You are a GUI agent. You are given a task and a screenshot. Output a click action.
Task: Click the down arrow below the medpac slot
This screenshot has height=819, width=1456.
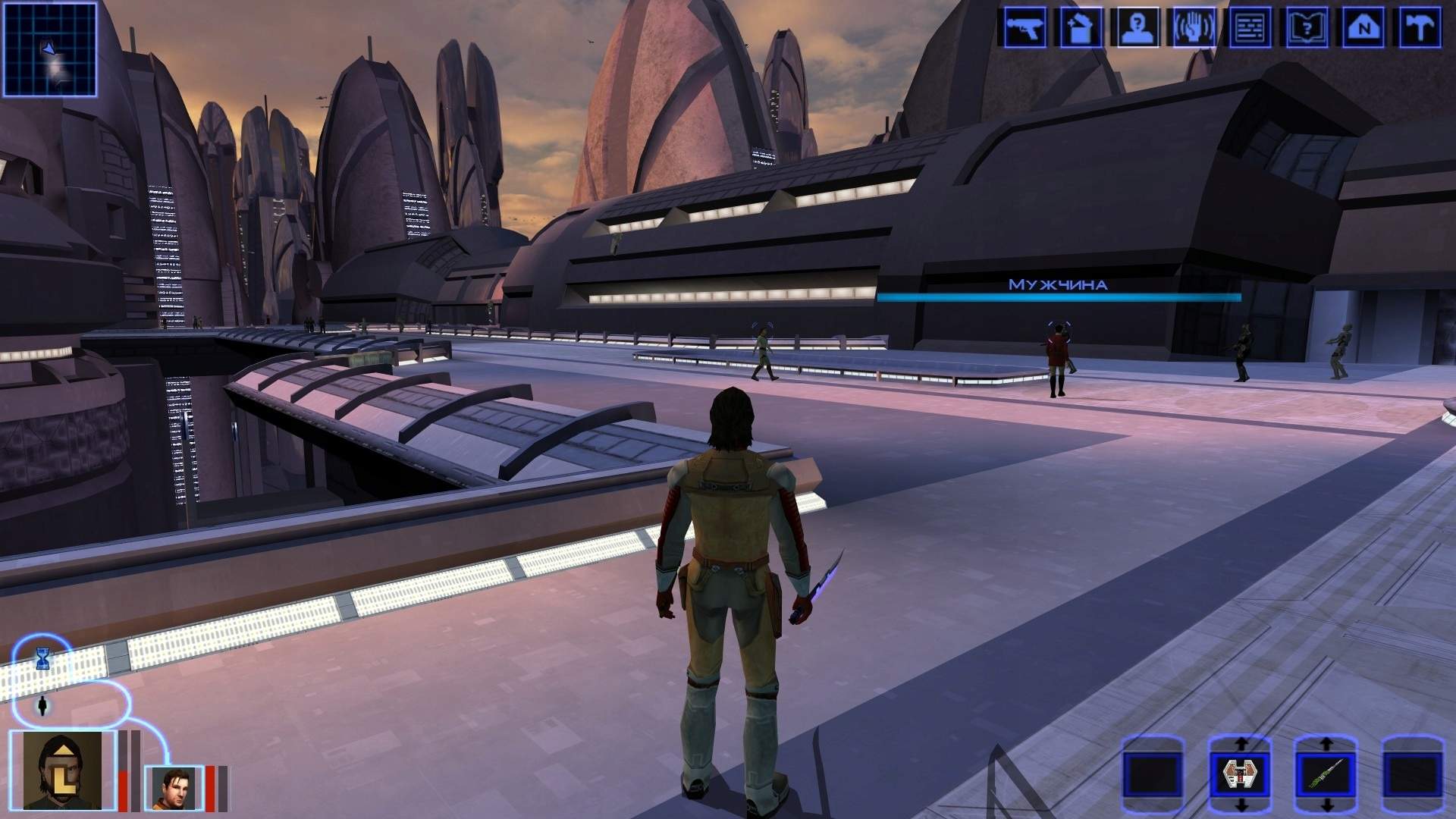coord(1241,806)
